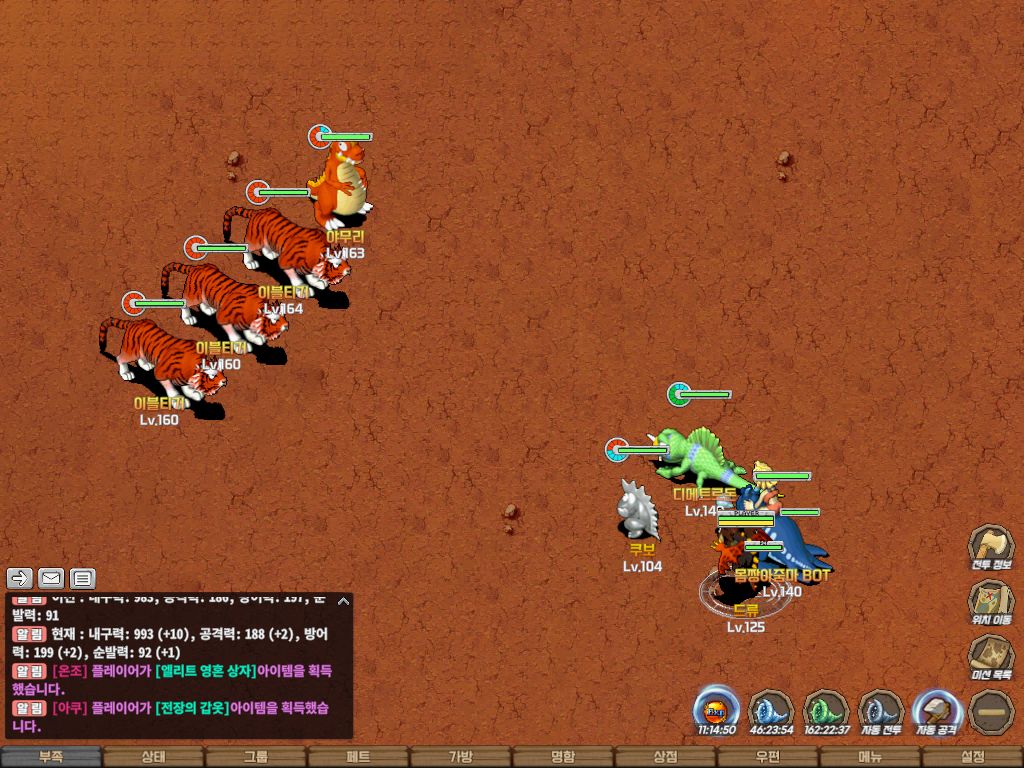
Task: Open the 메뉴 (Menu) button
Action: (870, 757)
